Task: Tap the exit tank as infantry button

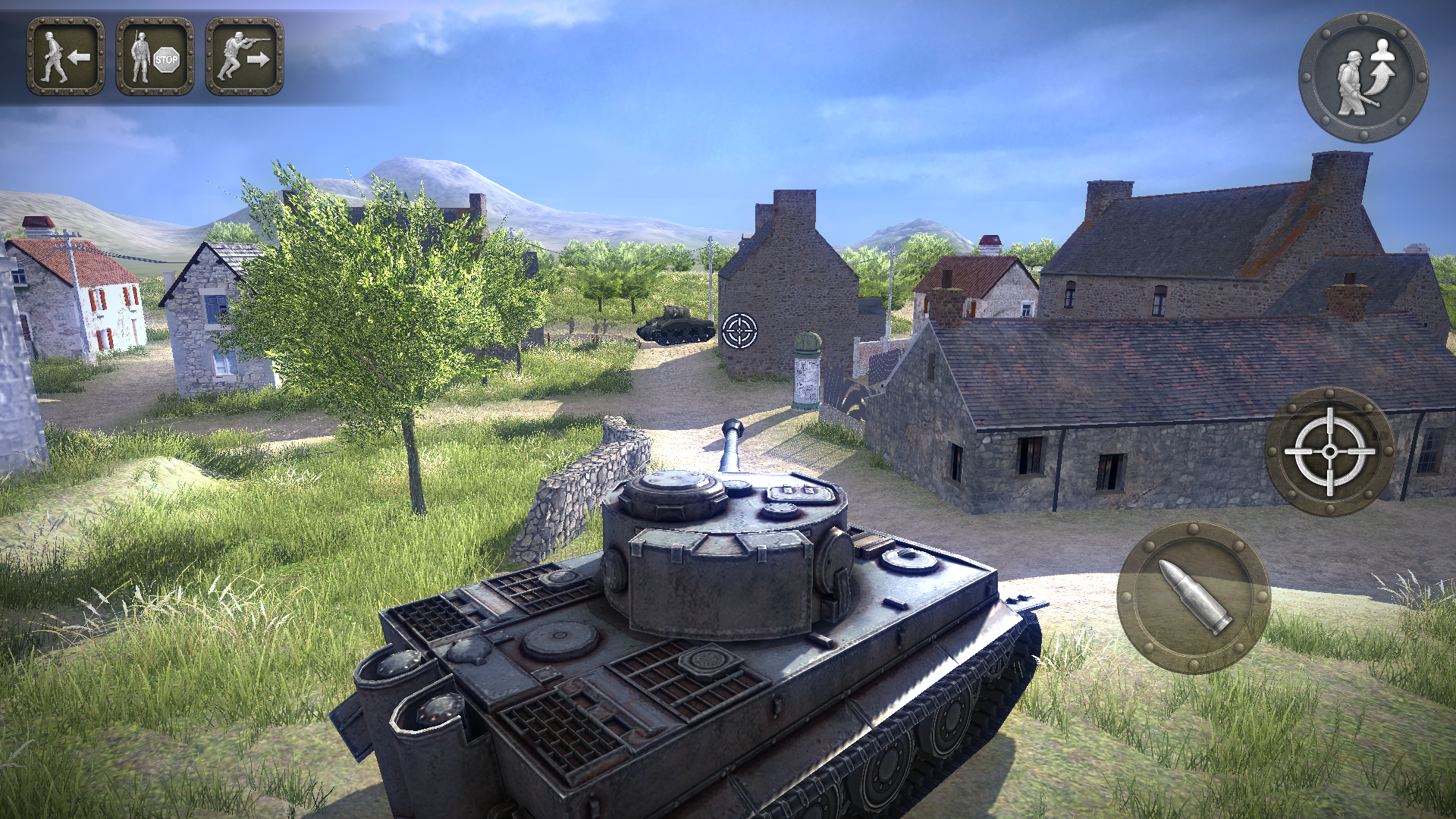Action: click(1365, 76)
